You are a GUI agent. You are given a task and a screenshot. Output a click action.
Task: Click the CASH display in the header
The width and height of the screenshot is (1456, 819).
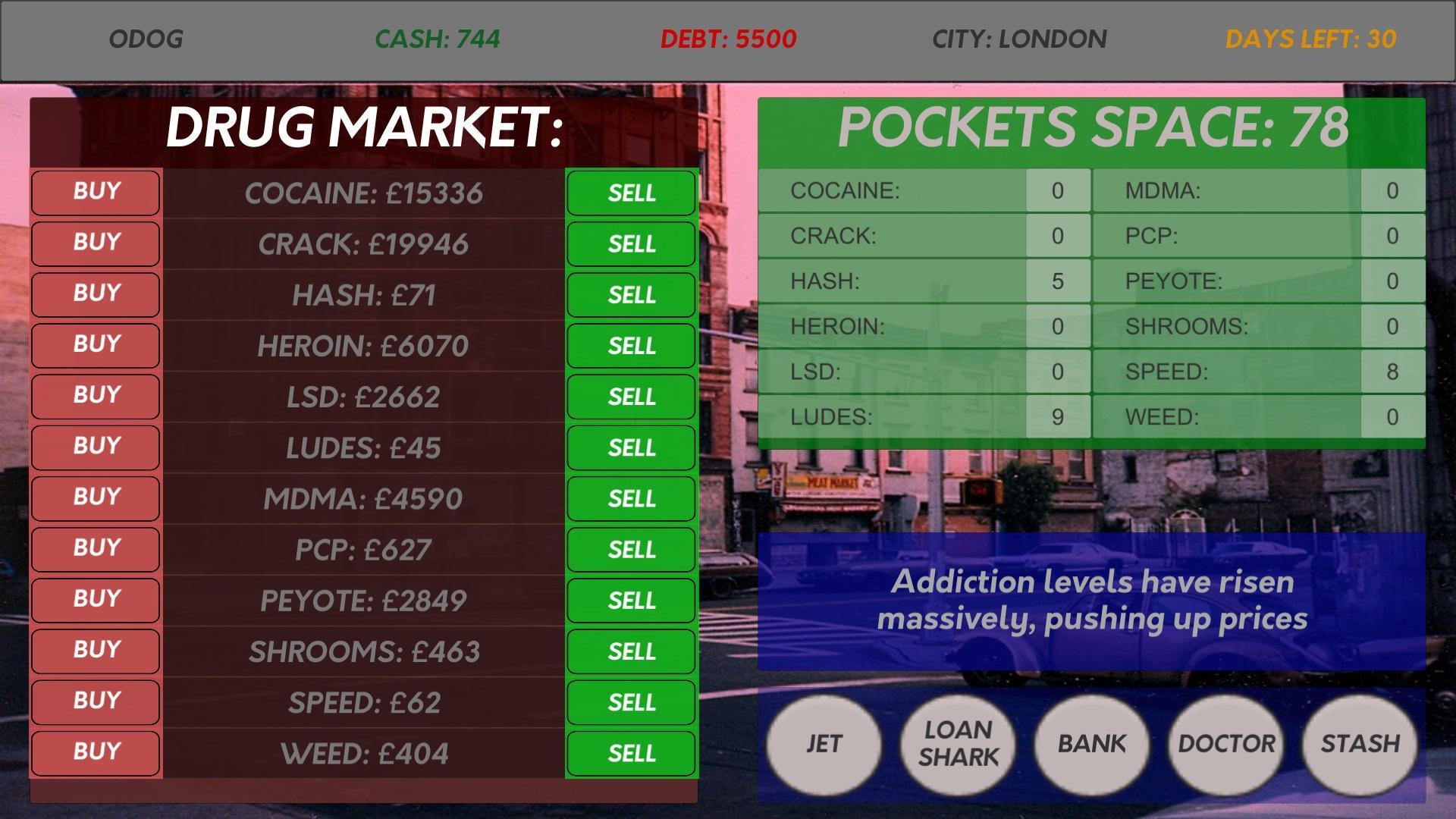click(x=437, y=38)
